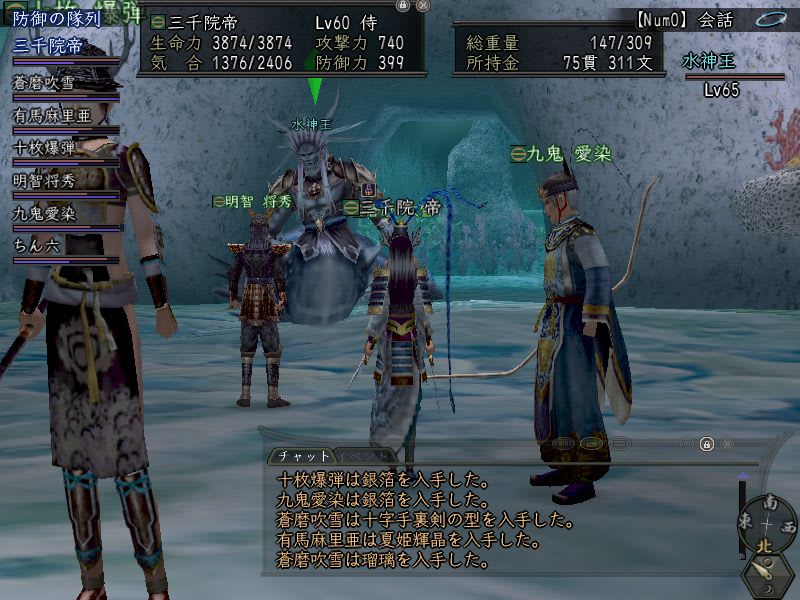This screenshot has height=600, width=800.
Task: Toggle the chat window lock icon
Action: pos(706,444)
